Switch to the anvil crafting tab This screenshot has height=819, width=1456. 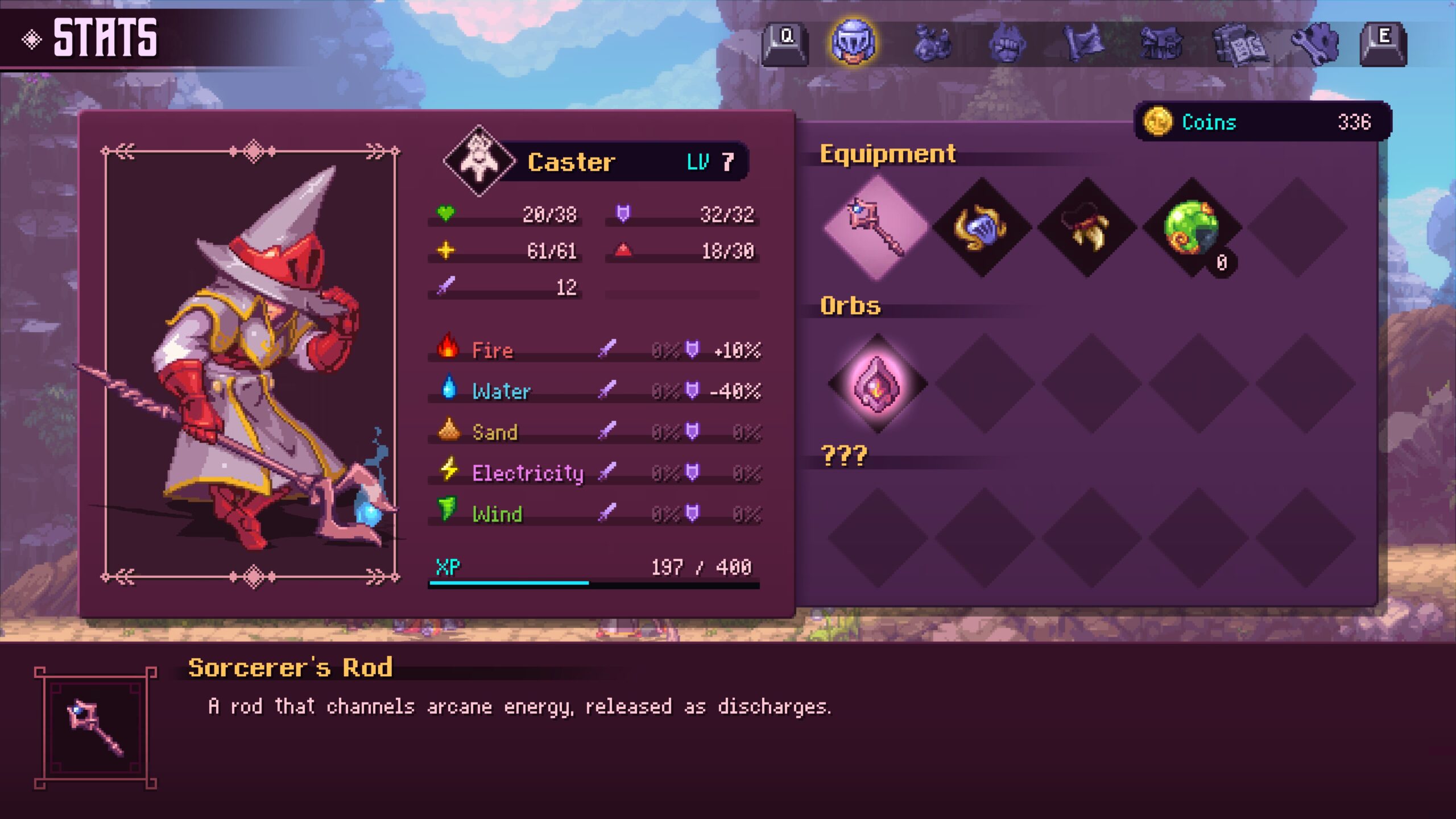pos(1161,43)
